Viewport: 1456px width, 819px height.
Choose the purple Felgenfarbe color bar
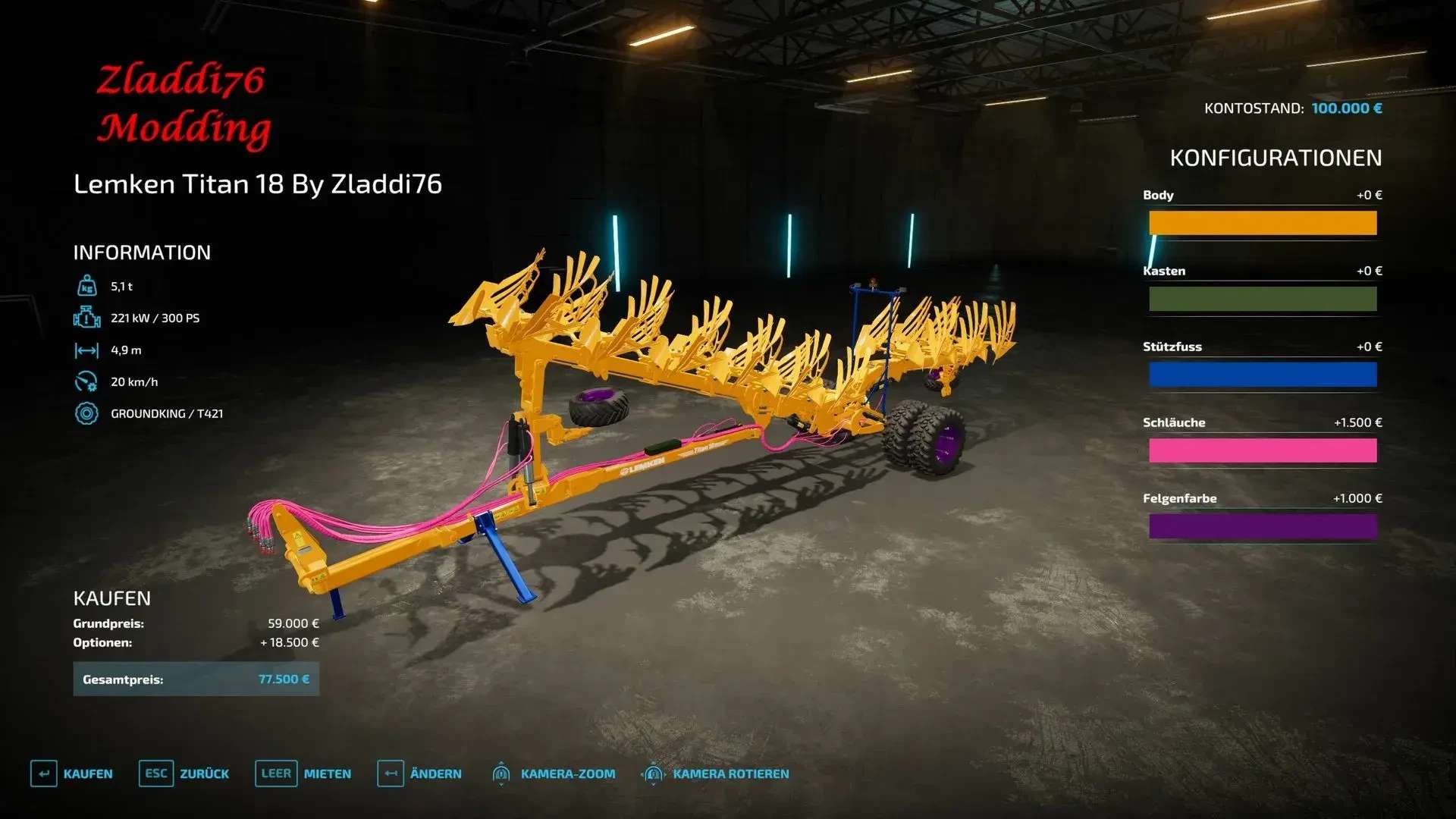click(1262, 526)
